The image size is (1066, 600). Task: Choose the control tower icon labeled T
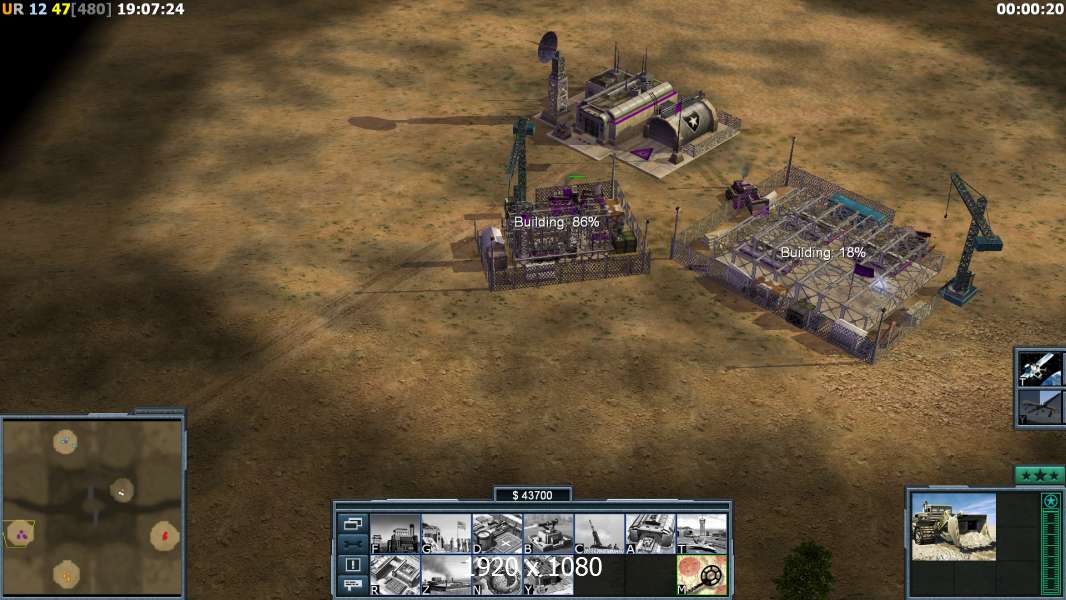701,533
